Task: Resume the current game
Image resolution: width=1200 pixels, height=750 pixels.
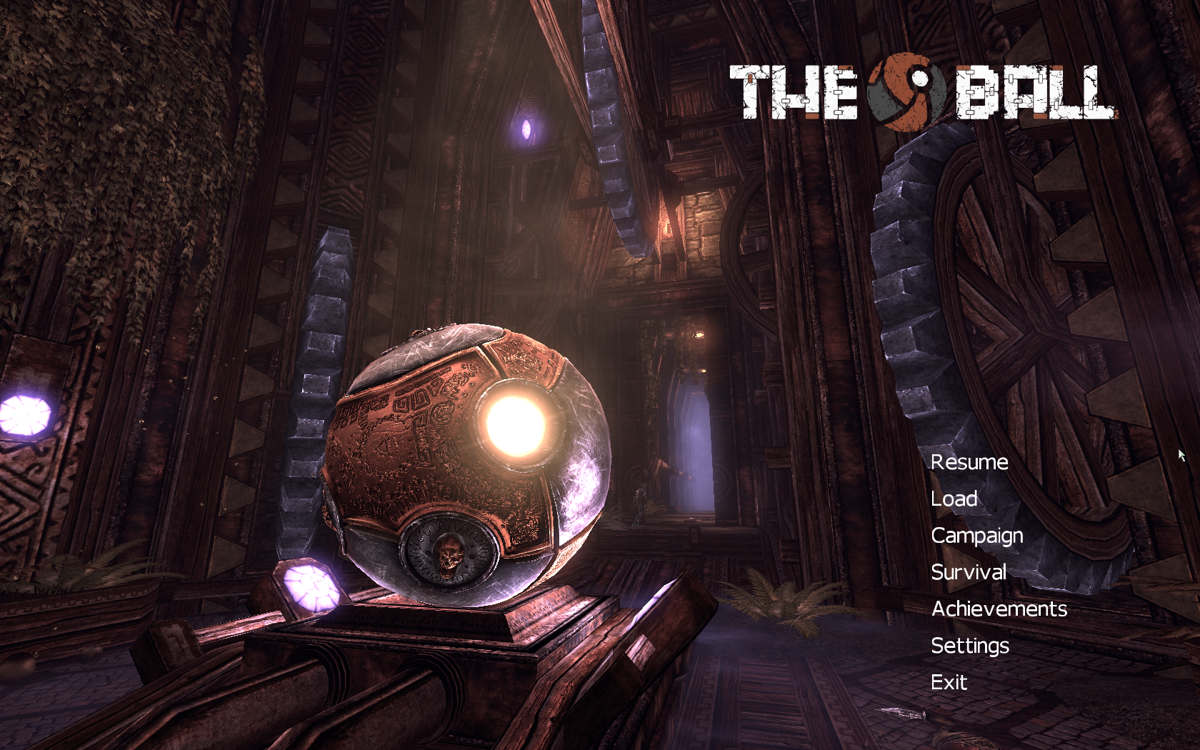Action: 969,462
